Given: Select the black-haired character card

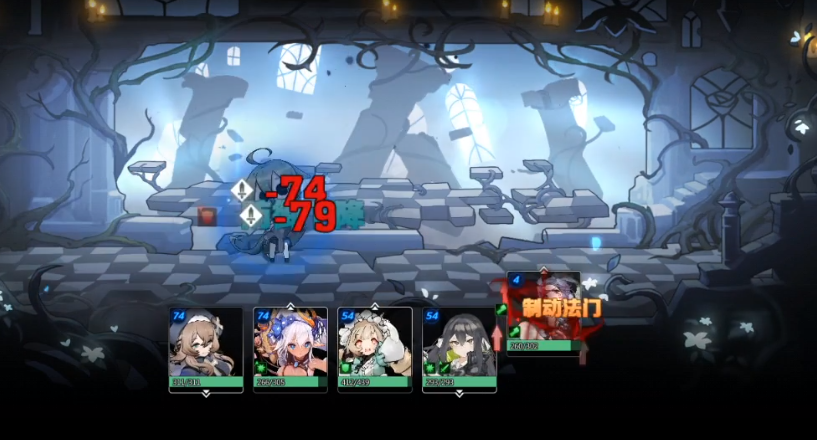Looking at the screenshot, I should (459, 346).
